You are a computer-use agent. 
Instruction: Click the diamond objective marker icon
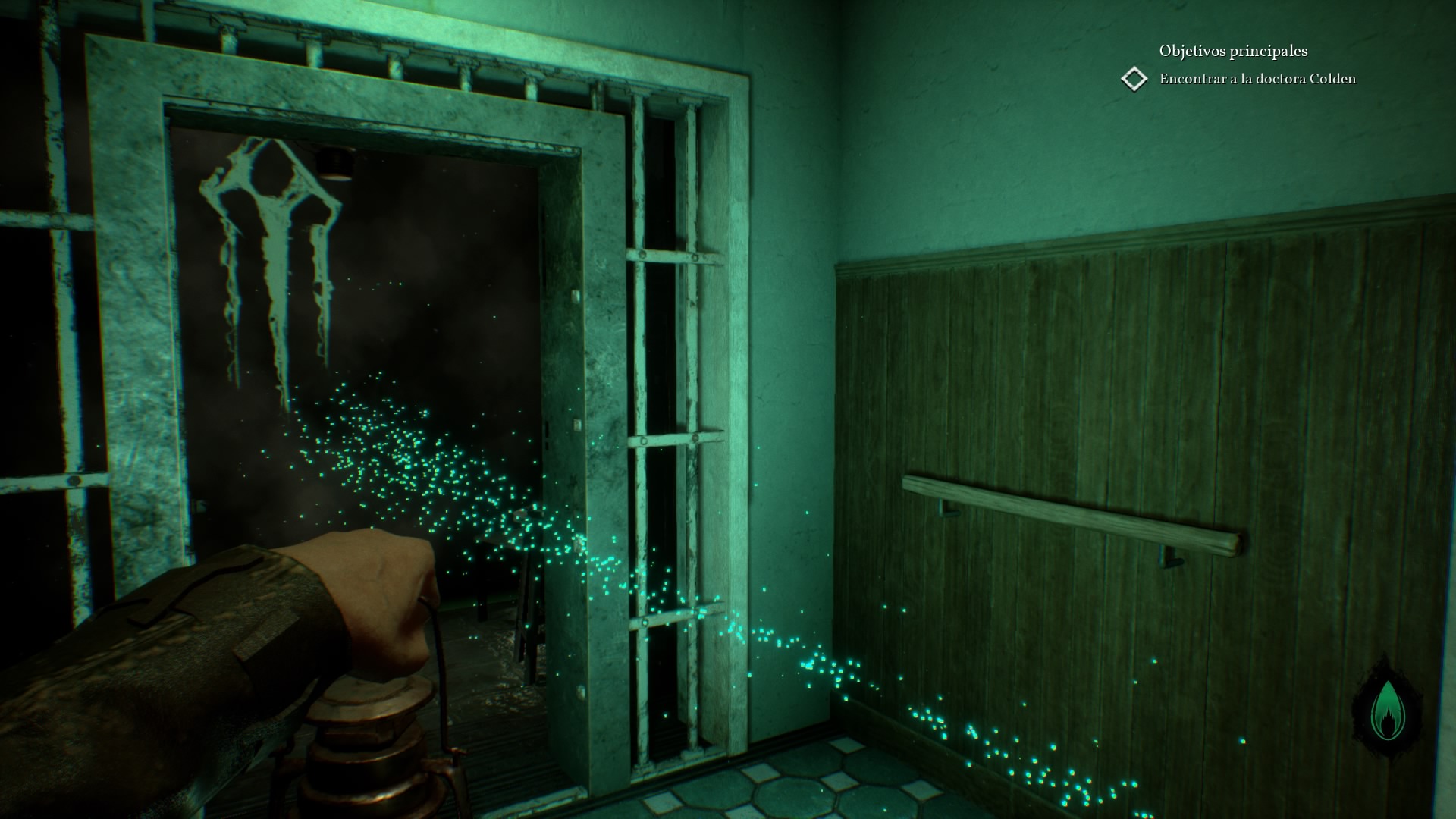point(1134,79)
